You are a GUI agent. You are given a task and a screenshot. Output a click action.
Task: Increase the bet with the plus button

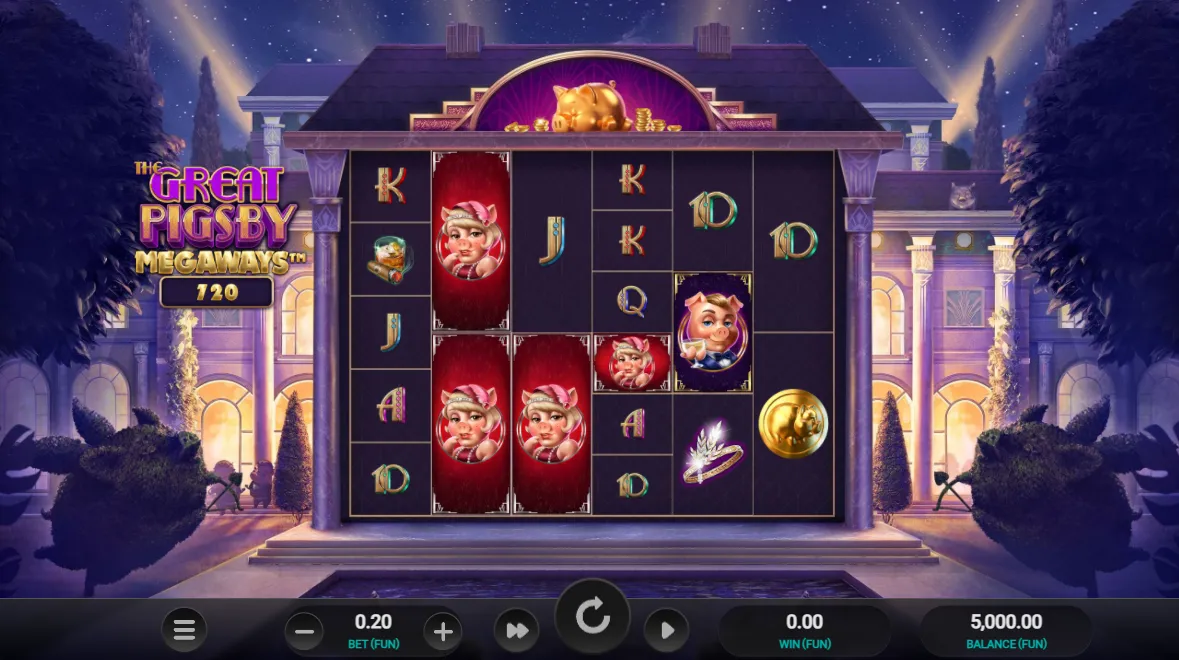click(x=442, y=631)
